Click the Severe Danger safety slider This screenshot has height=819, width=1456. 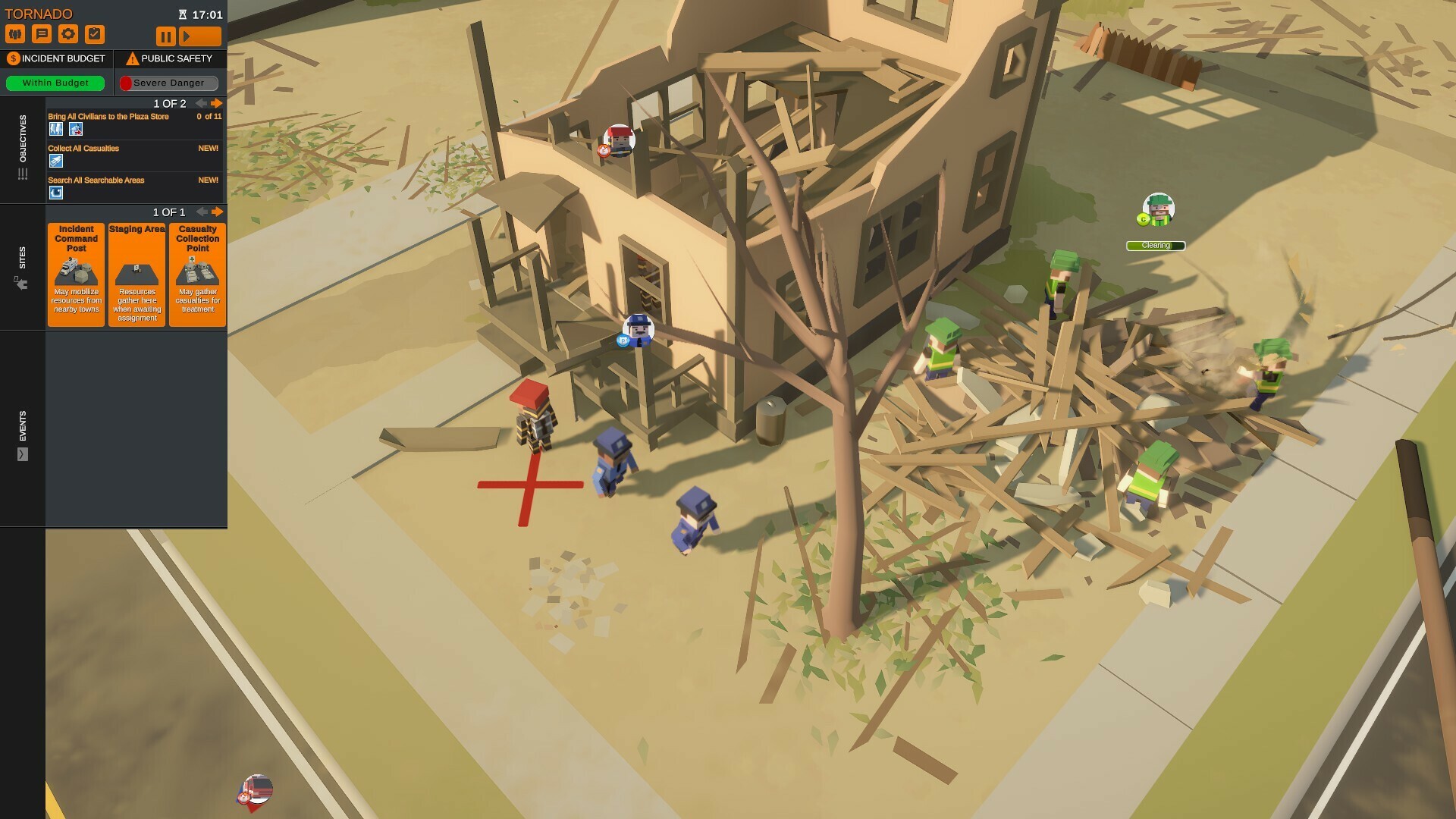168,83
